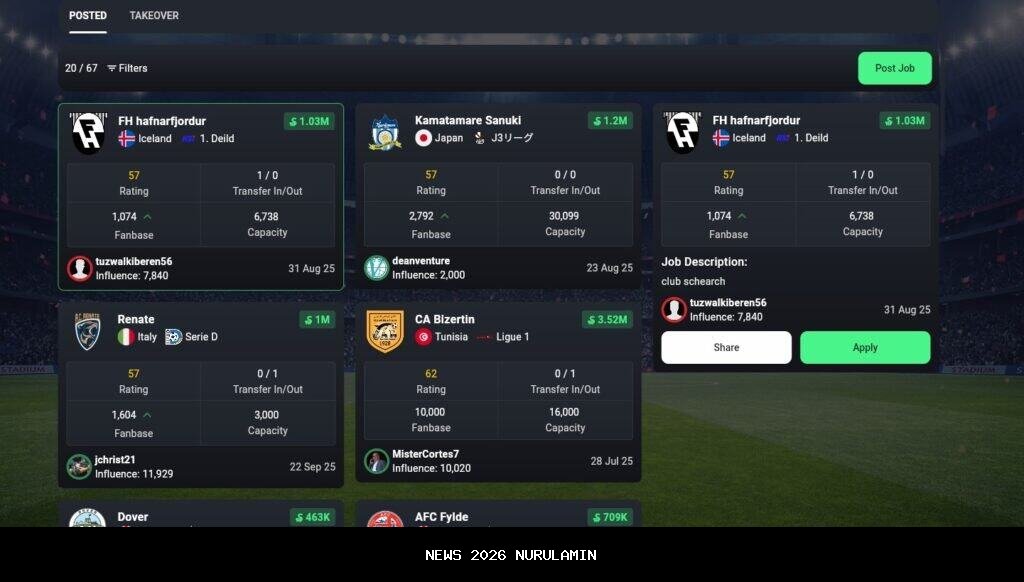View MisterCortes7's profile avatar
The image size is (1024, 582).
click(377, 461)
